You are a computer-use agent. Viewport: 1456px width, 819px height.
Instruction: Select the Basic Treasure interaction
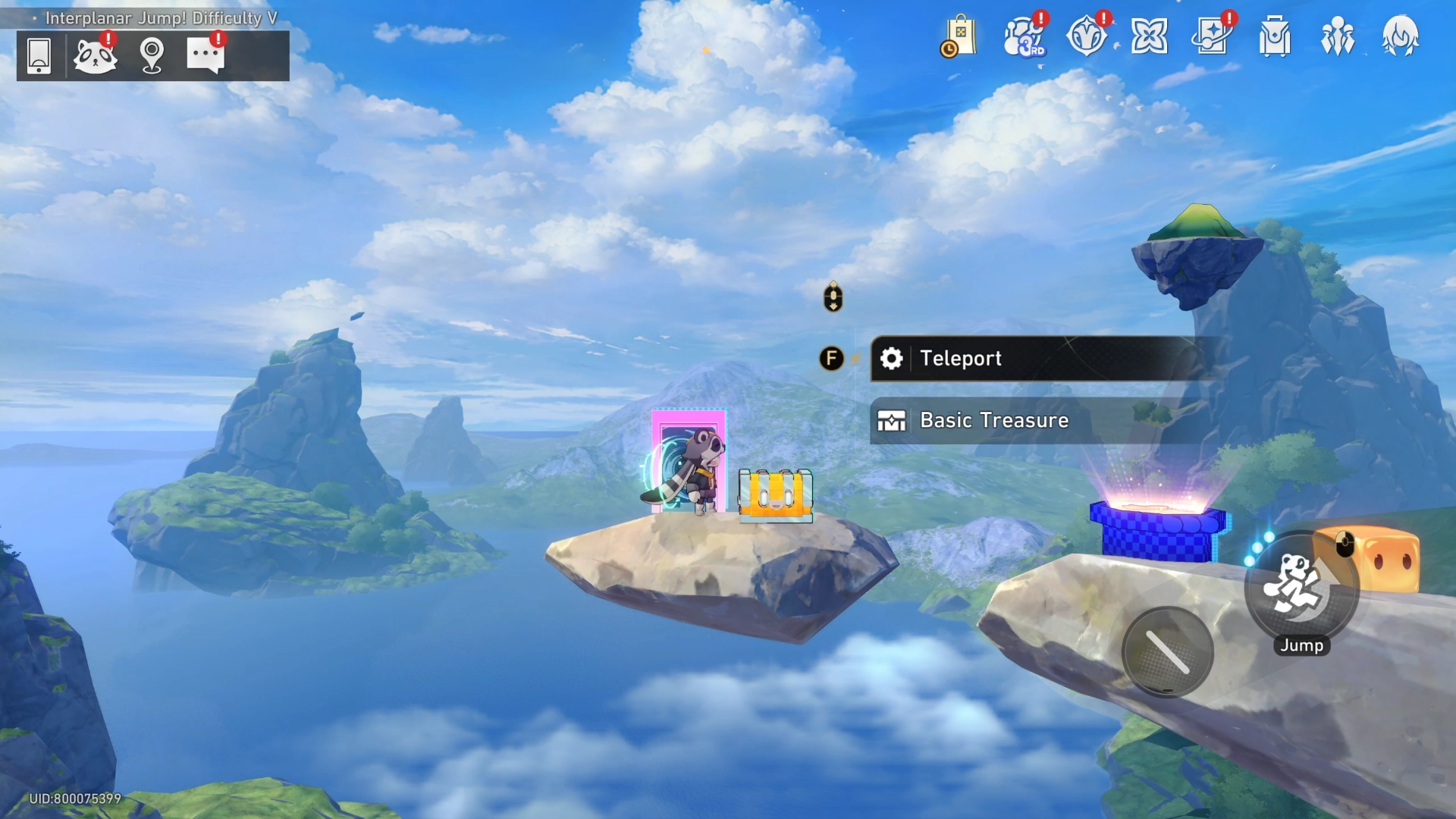tap(1039, 420)
